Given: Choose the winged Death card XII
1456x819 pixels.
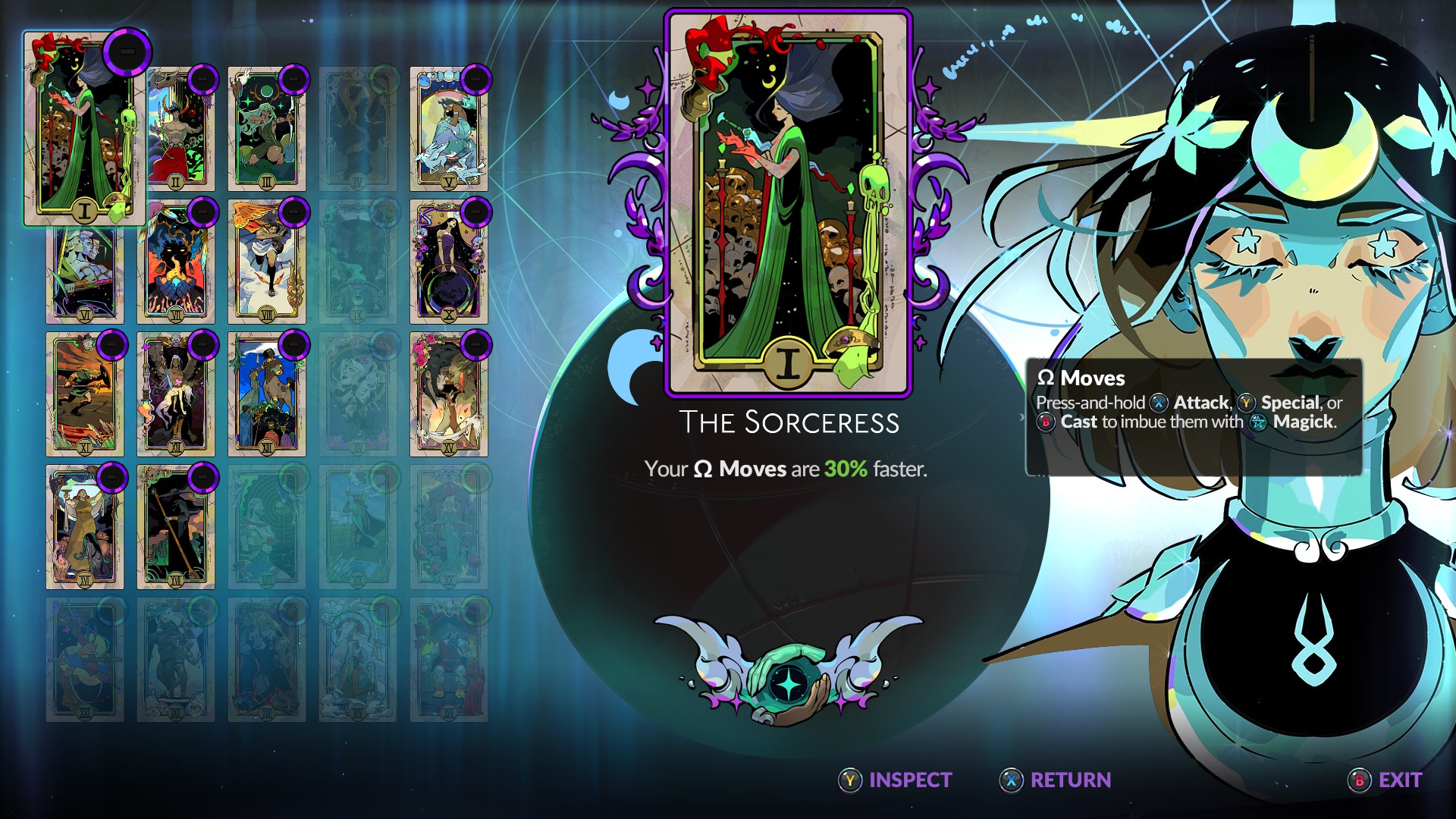Looking at the screenshot, I should pyautogui.click(x=176, y=394).
